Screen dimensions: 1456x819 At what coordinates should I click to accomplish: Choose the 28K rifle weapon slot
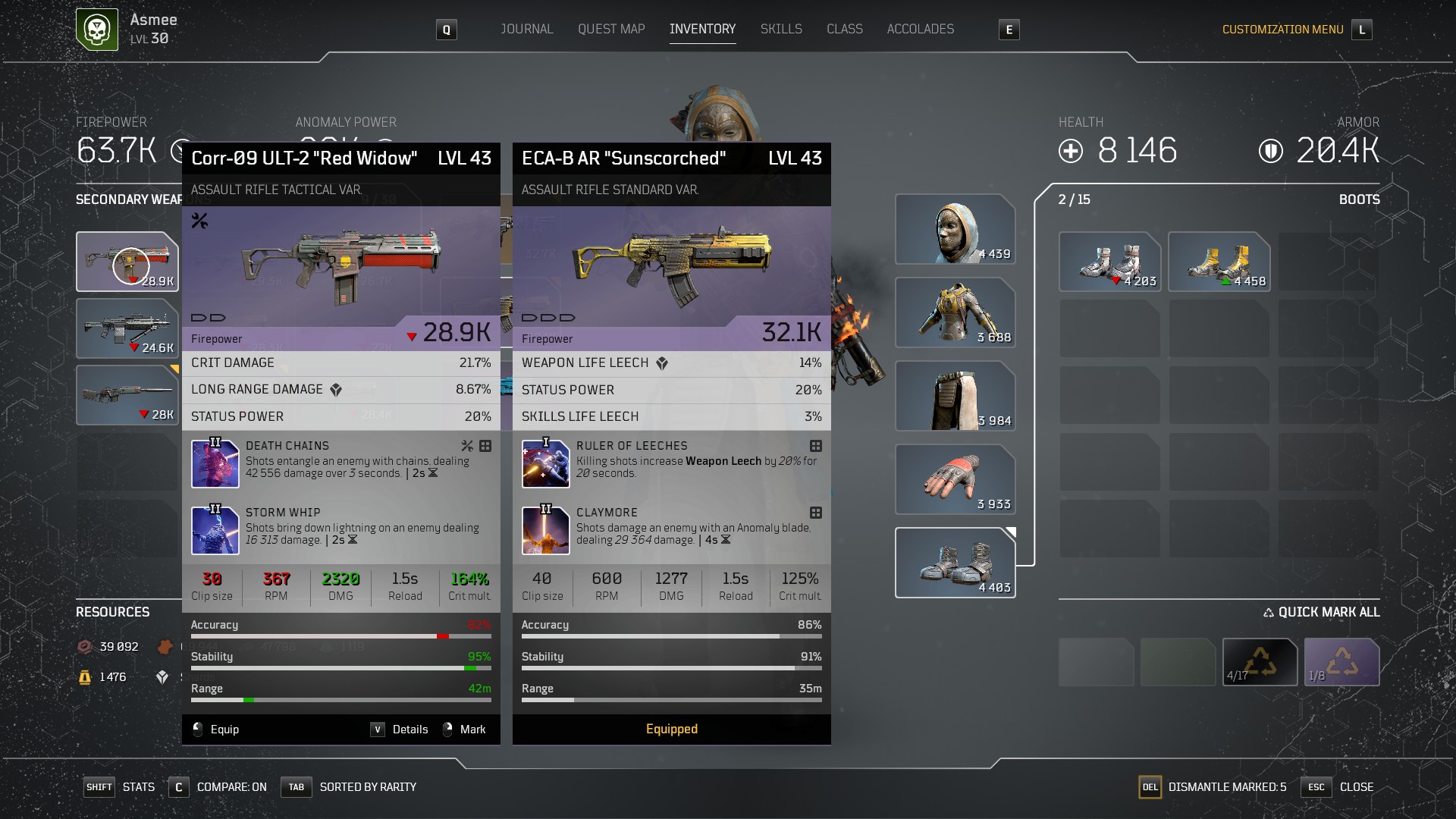[x=127, y=395]
